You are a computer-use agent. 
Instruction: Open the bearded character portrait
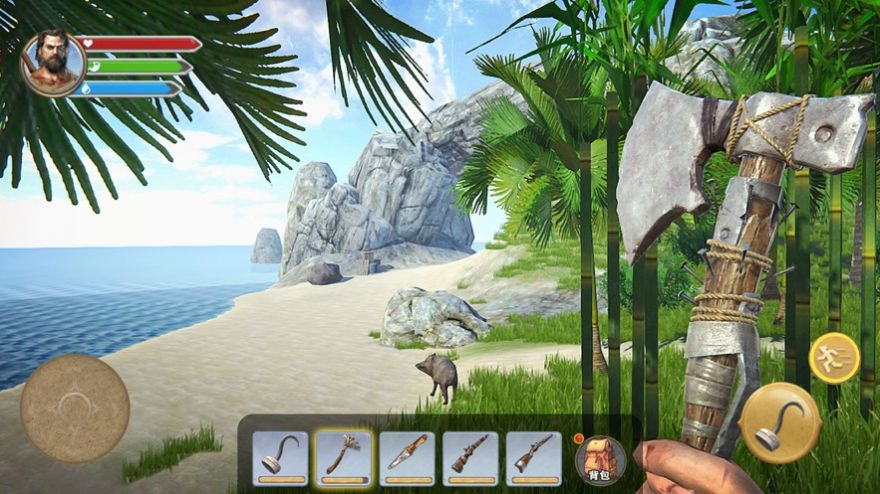(52, 63)
